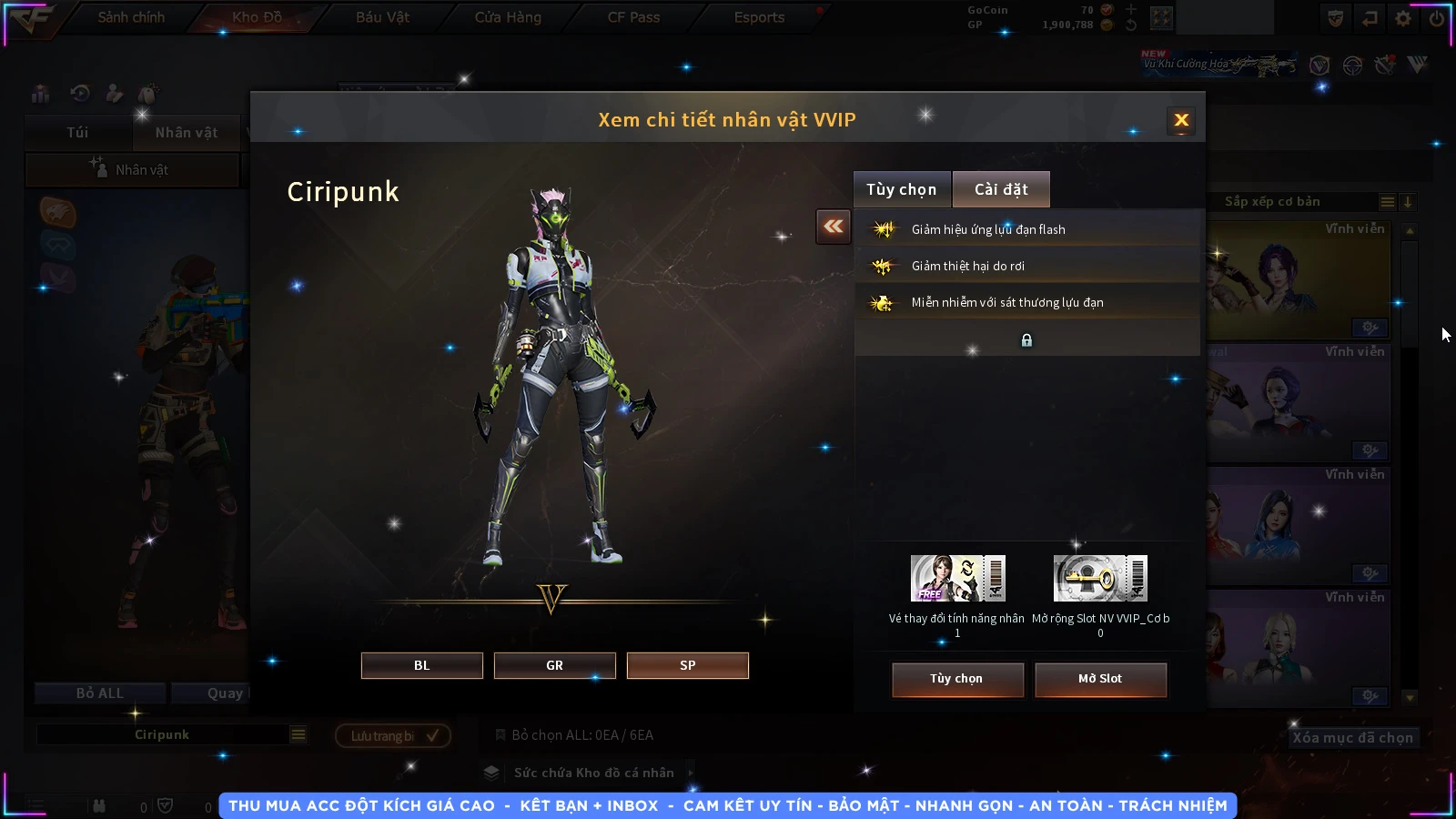
Task: Select the BL team button
Action: 421,665
